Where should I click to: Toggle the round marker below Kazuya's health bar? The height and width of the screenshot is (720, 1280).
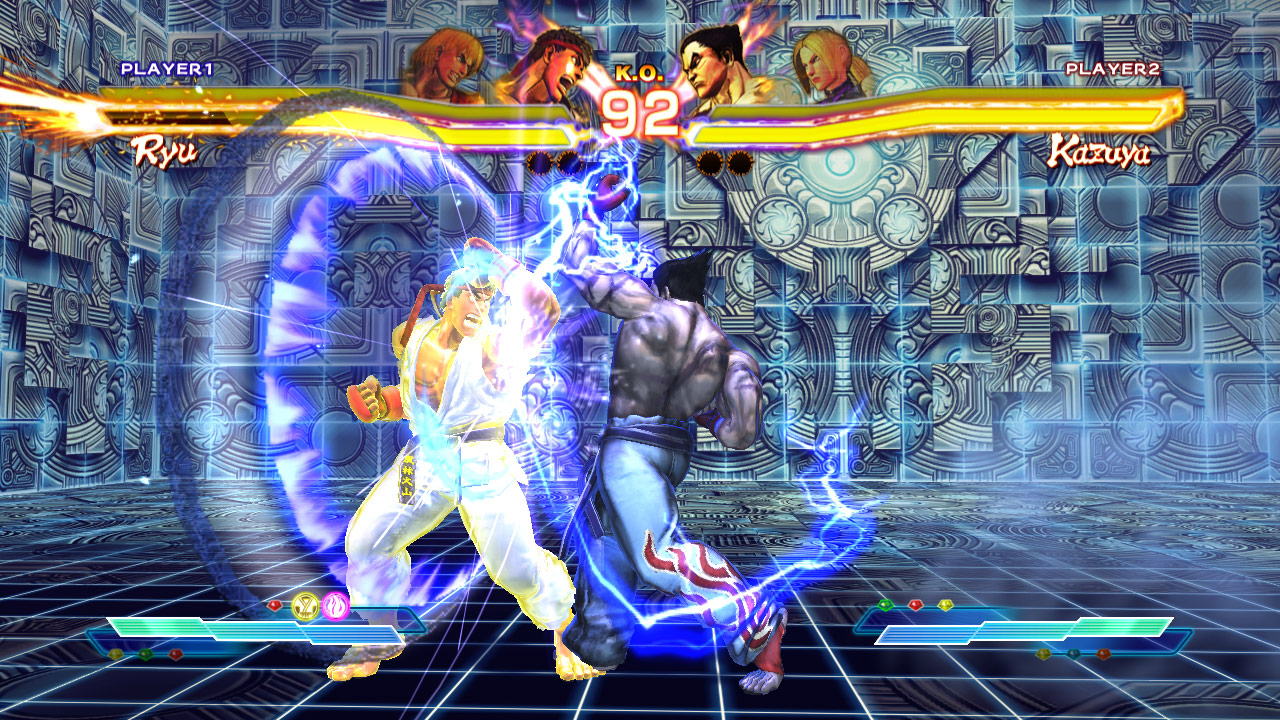coord(708,161)
